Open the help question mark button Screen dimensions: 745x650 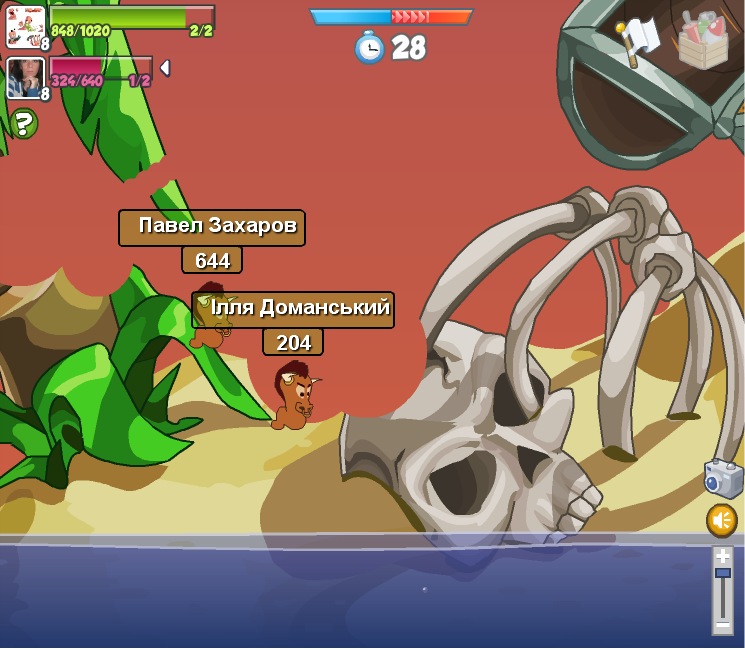[x=23, y=124]
